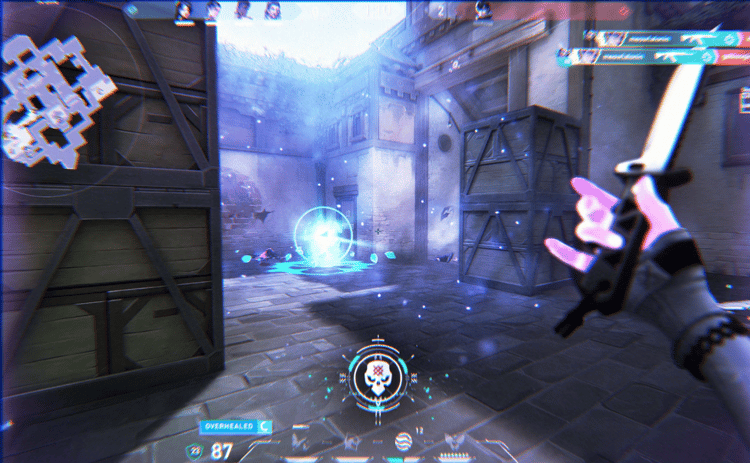Activate the striped orb ability icon
This screenshot has width=750, height=463.
pyautogui.click(x=404, y=441)
